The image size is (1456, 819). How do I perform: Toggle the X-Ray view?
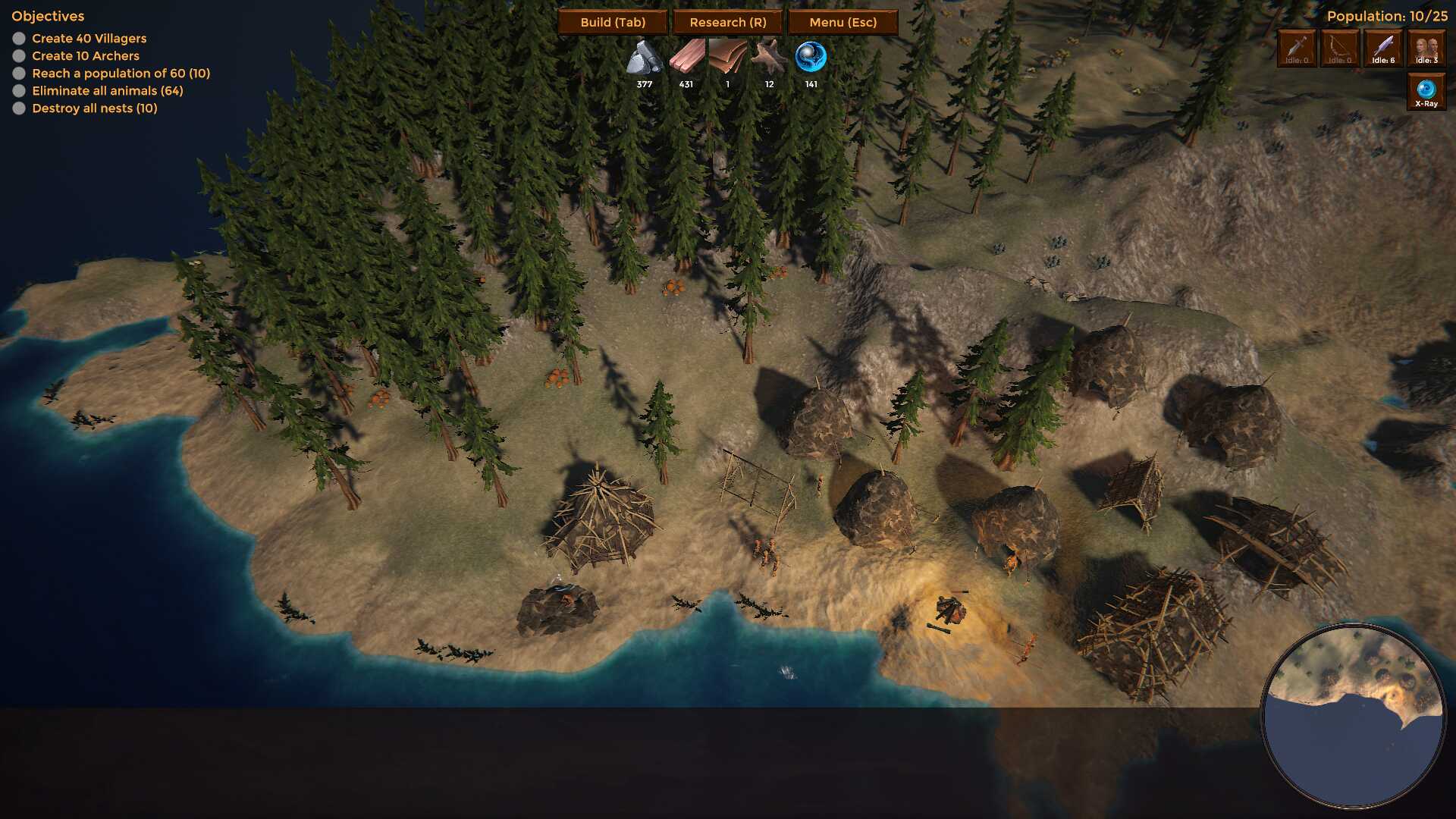[1426, 92]
